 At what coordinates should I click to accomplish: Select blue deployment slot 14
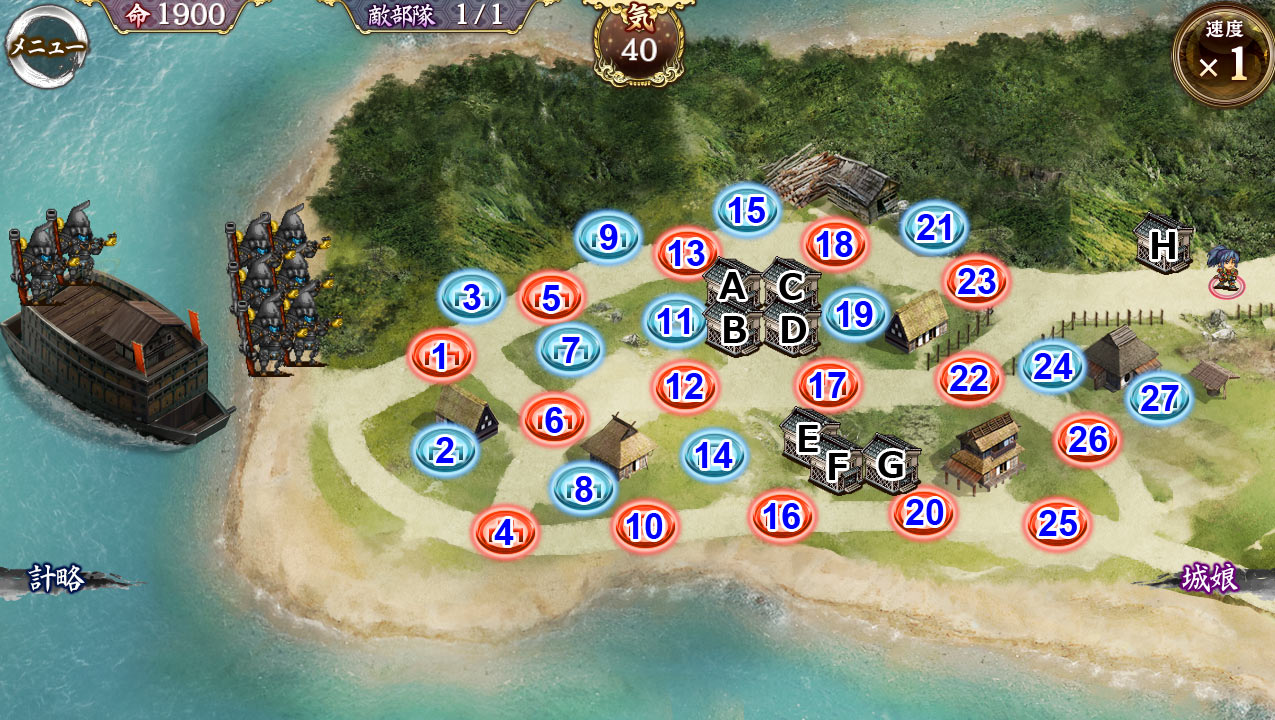[x=715, y=455]
